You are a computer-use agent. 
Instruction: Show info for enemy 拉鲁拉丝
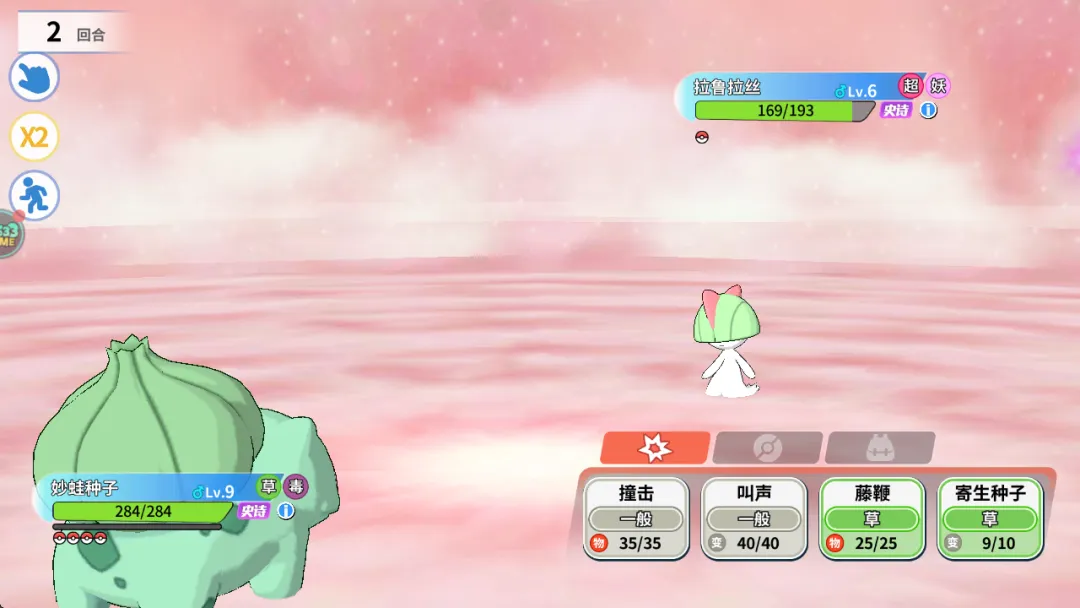coord(929,110)
